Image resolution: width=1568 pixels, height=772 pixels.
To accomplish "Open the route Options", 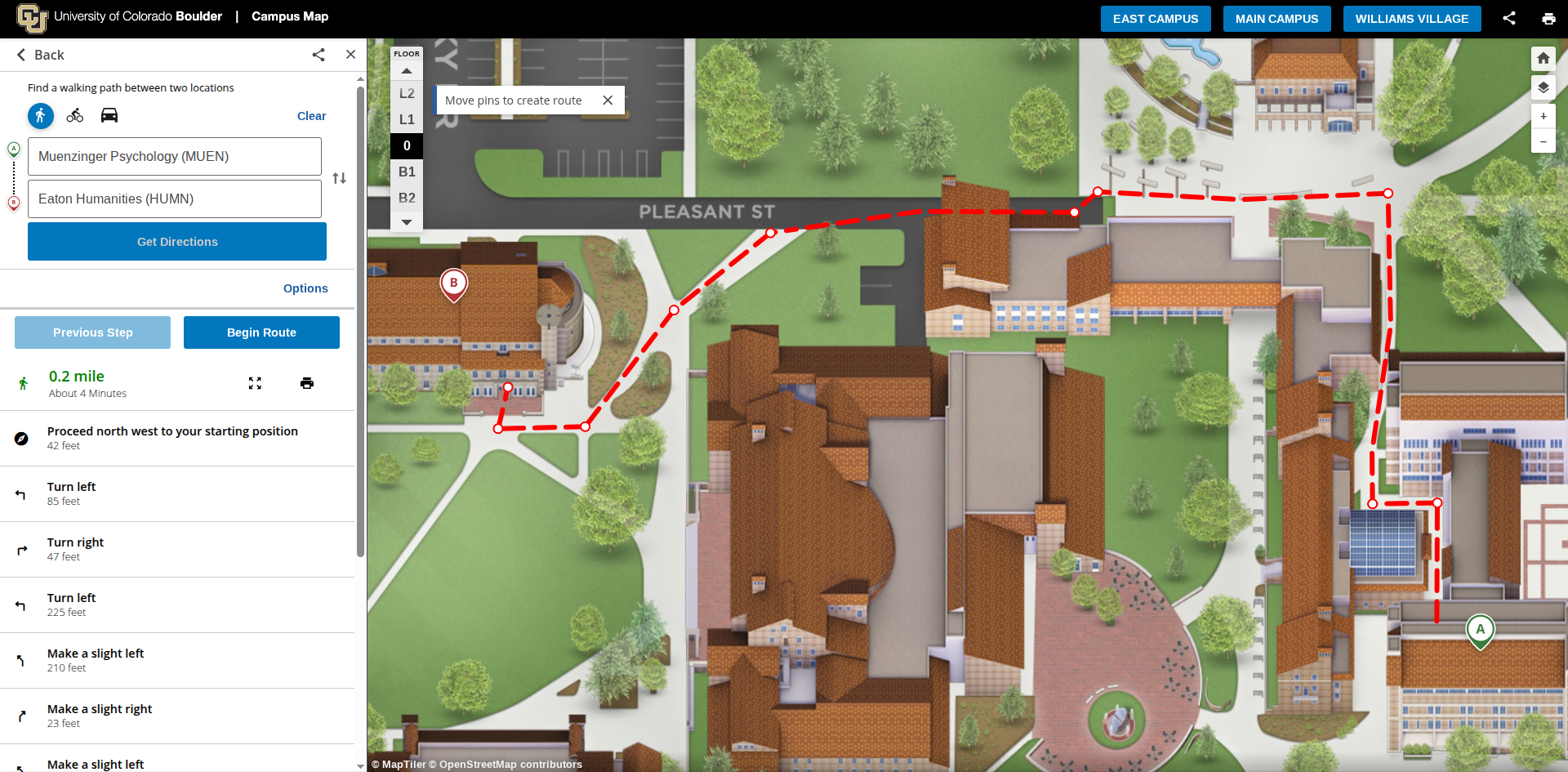I will [305, 288].
